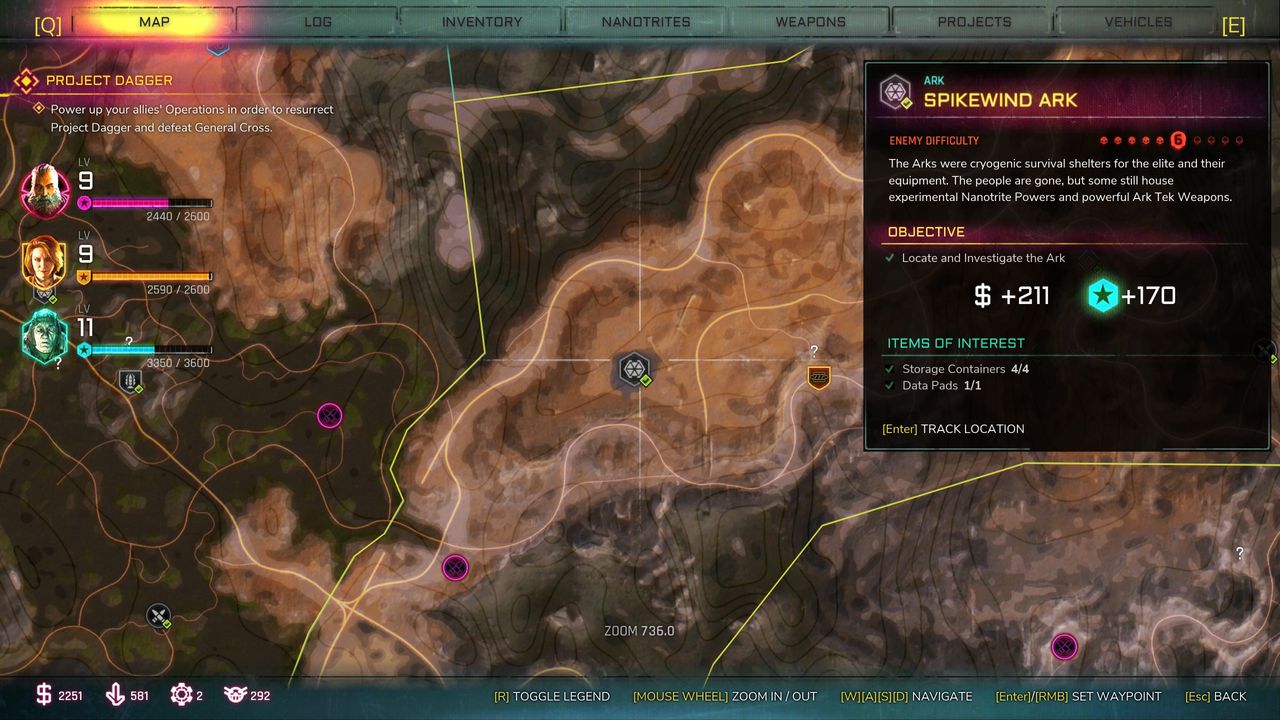This screenshot has width=1280, height=720.
Task: Open the Projects tab
Action: 974,21
